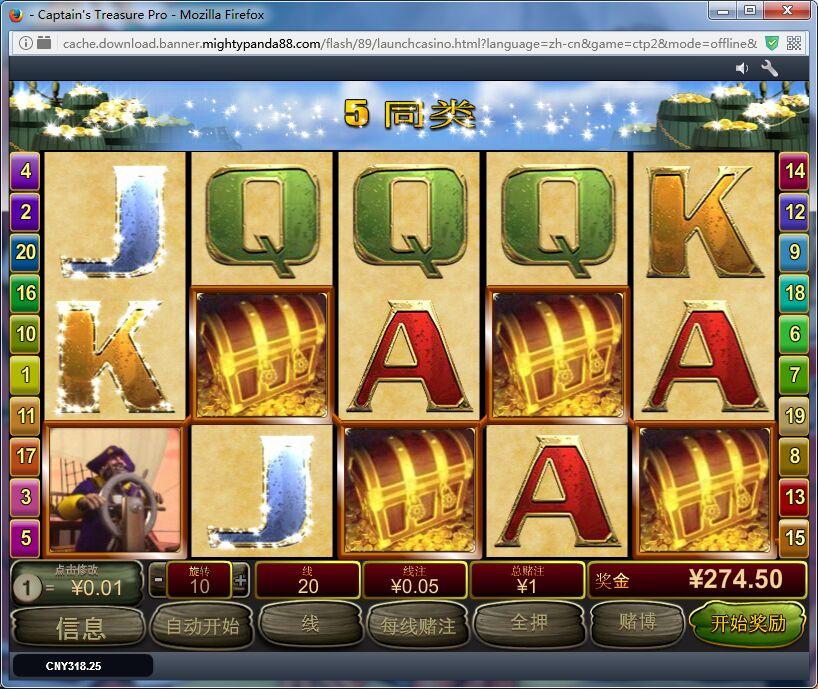Select payline number 9

[x=794, y=252]
